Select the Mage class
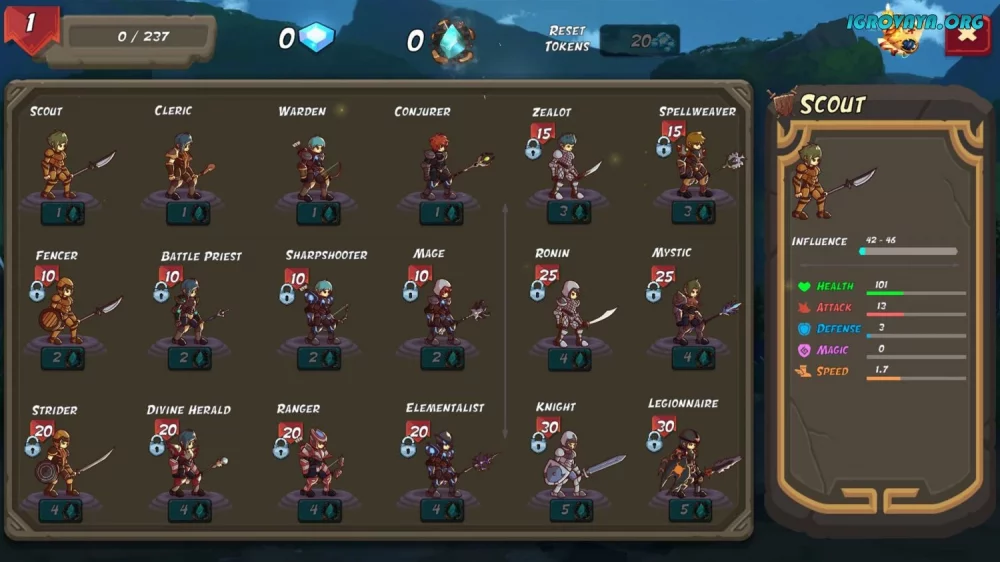 point(441,310)
